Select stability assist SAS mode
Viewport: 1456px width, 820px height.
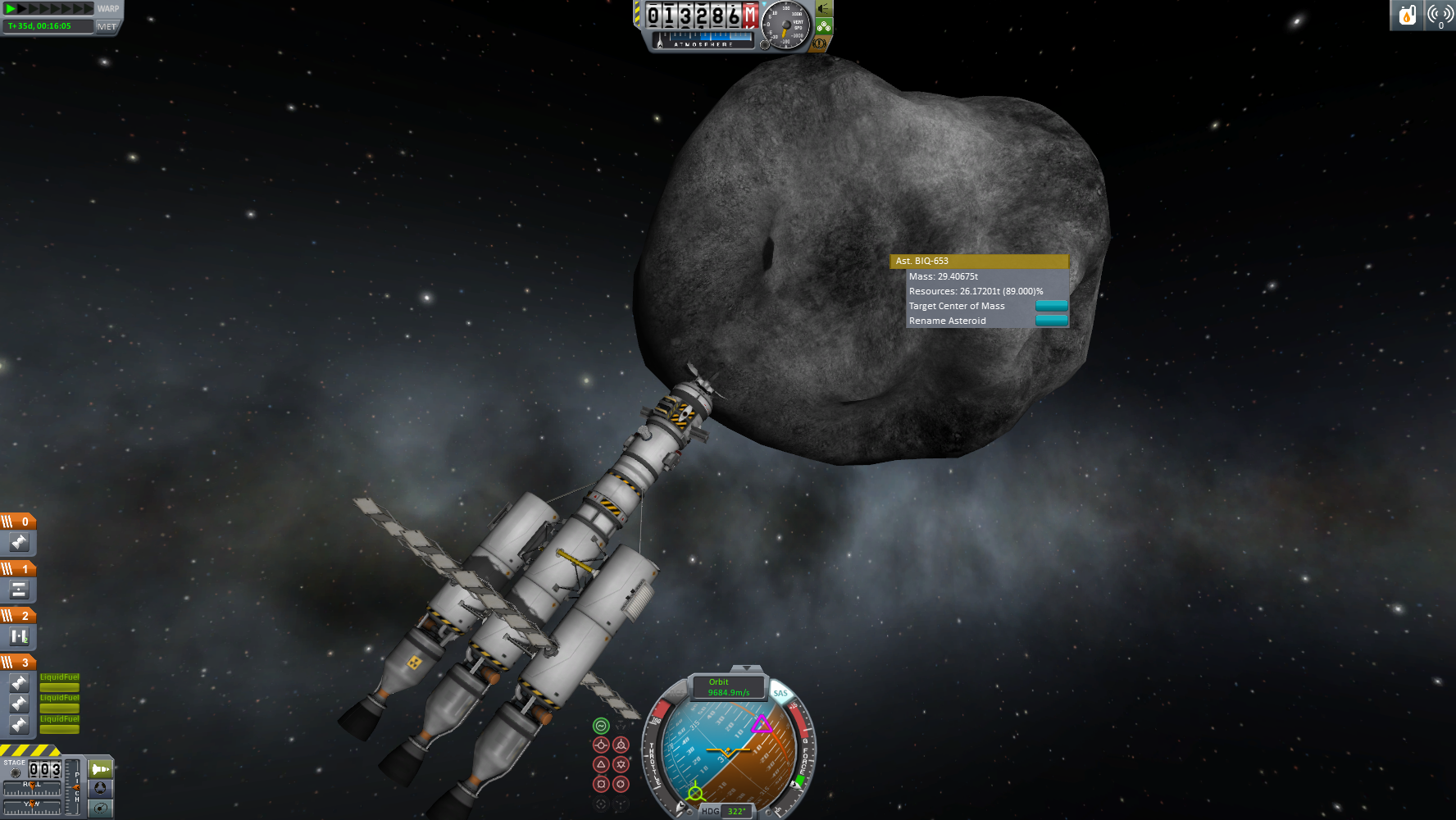point(601,726)
